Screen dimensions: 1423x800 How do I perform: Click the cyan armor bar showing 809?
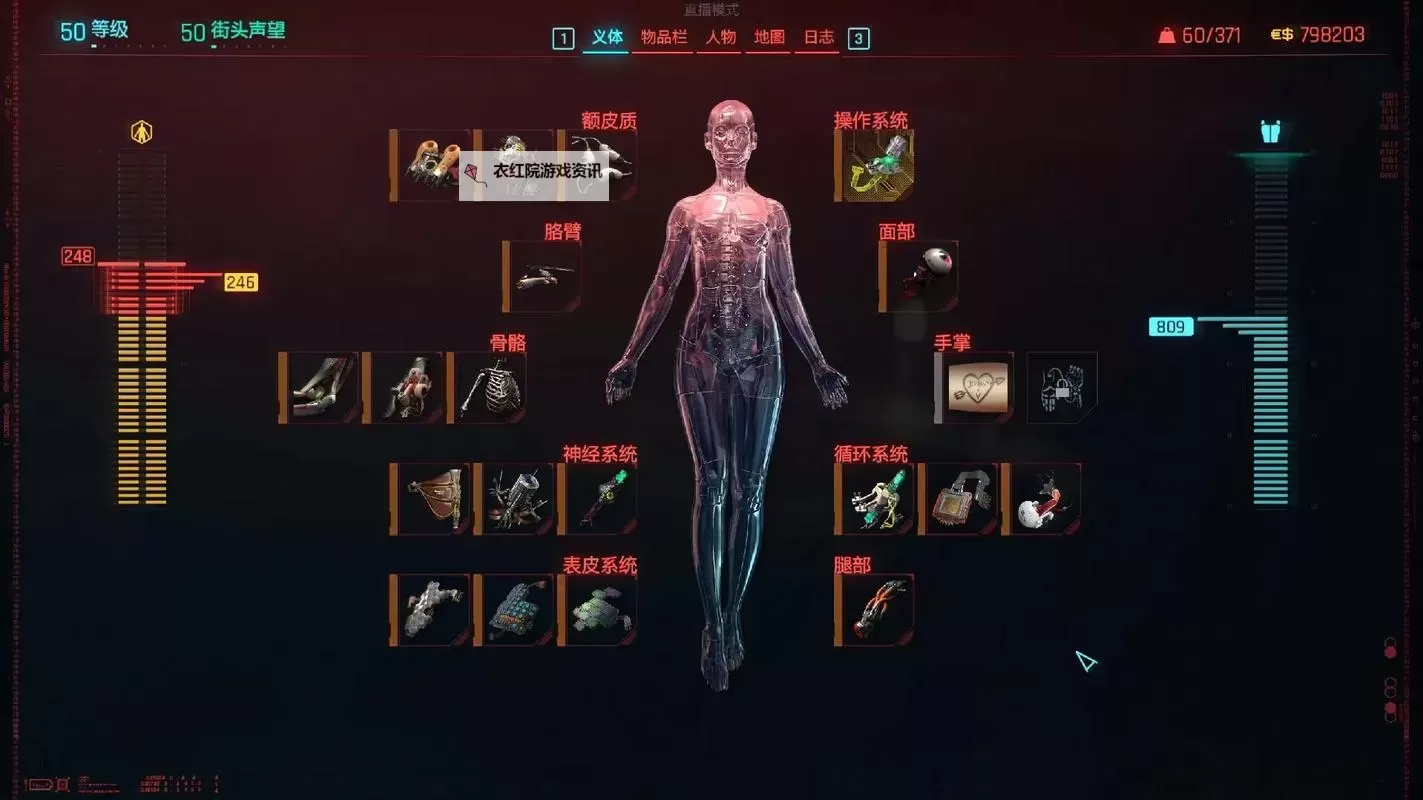point(1169,326)
